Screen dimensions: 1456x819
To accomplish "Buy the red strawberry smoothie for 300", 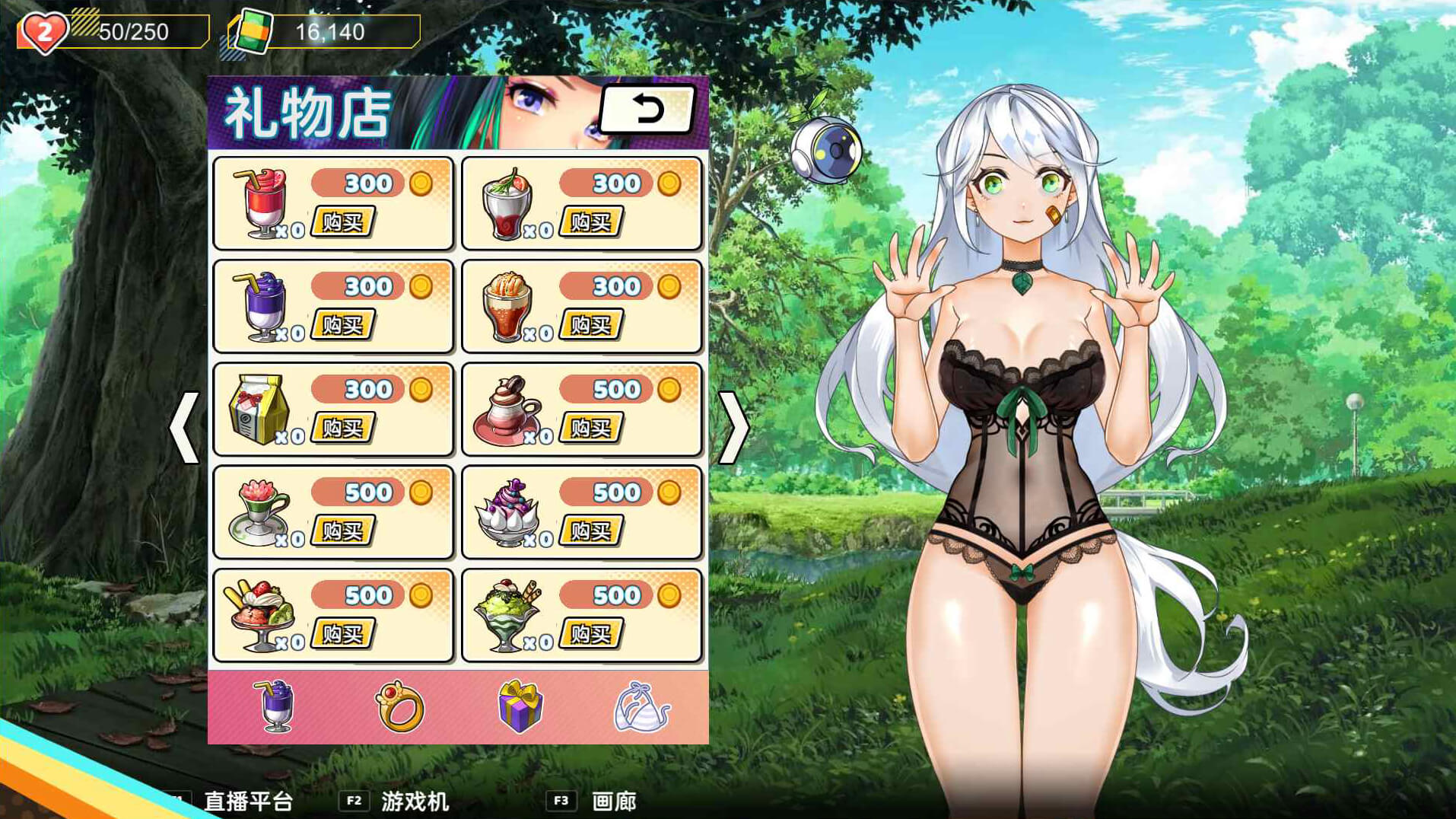I will pyautogui.click(x=343, y=222).
